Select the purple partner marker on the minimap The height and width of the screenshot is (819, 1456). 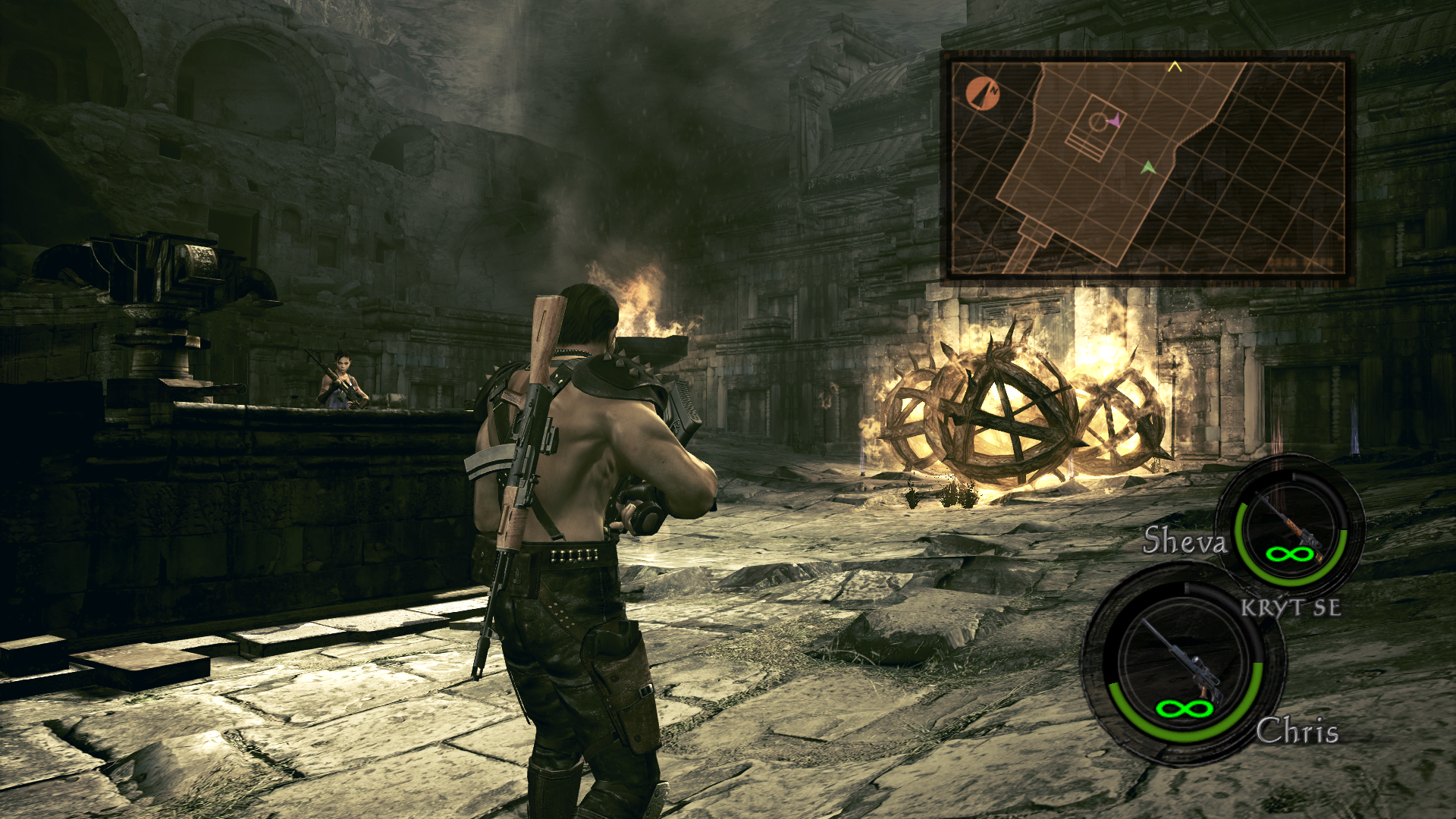1113,120
